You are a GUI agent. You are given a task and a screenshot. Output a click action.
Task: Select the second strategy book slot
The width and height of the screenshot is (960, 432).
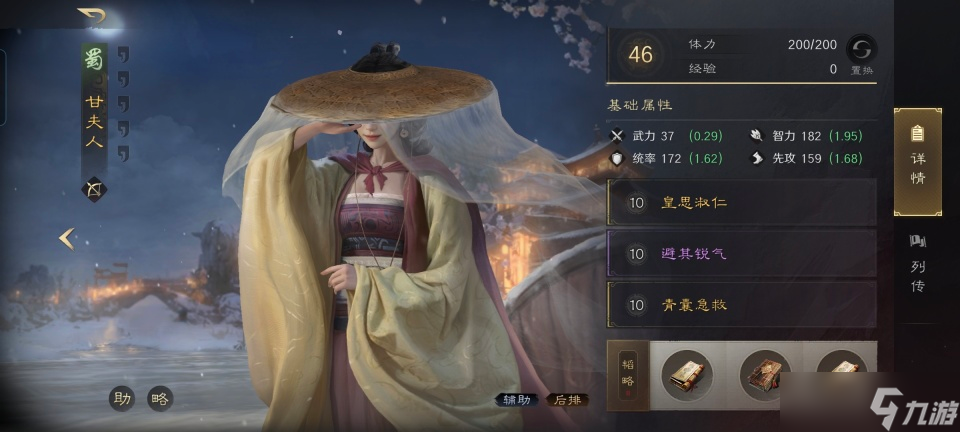point(765,375)
